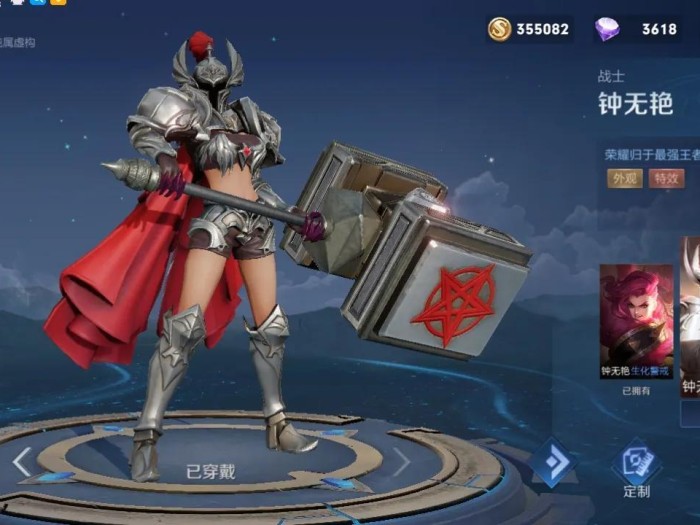Click the 已穿戴 equipped label

click(x=210, y=472)
